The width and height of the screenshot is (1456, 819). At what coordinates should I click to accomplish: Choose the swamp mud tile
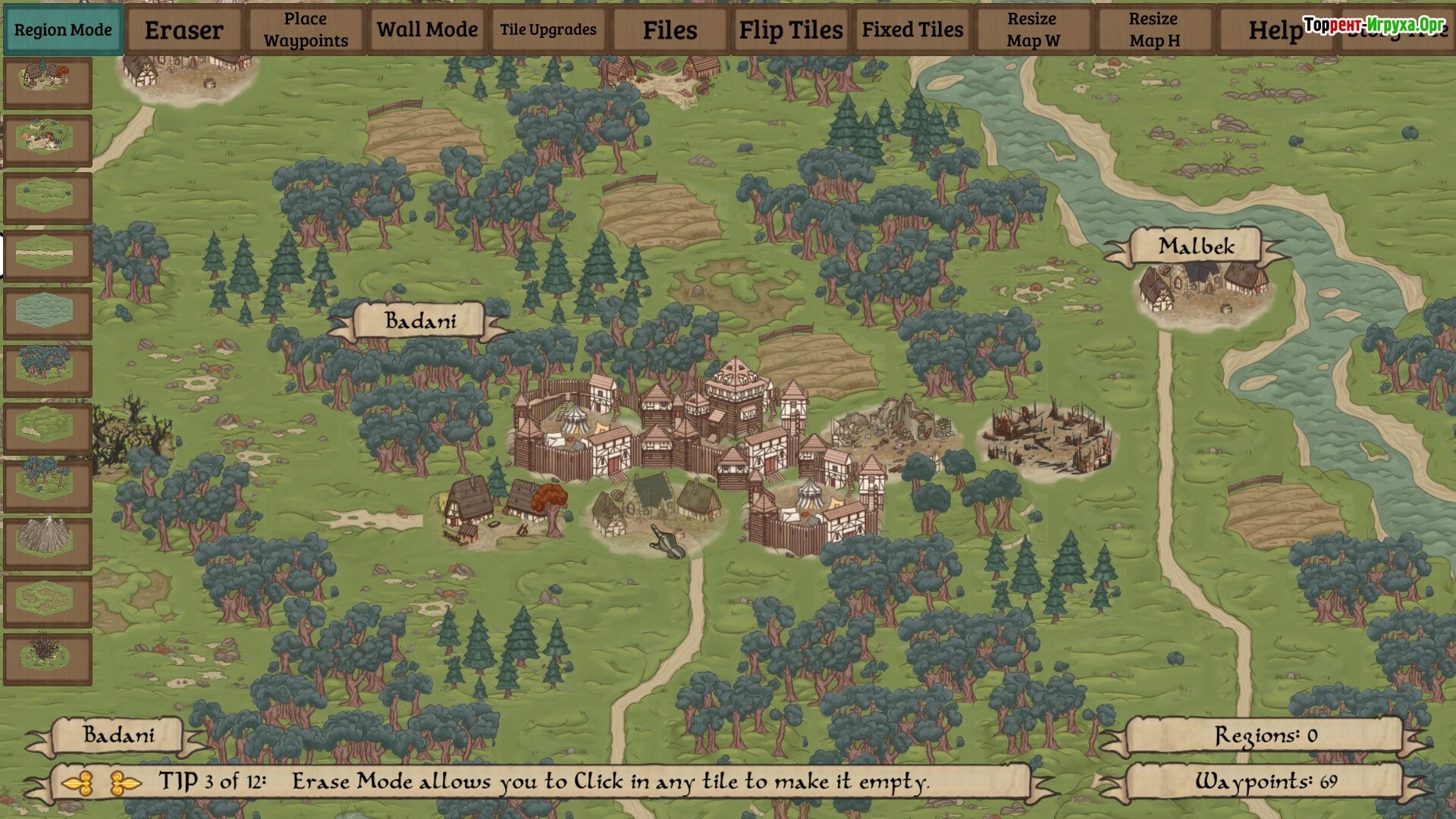(x=48, y=600)
